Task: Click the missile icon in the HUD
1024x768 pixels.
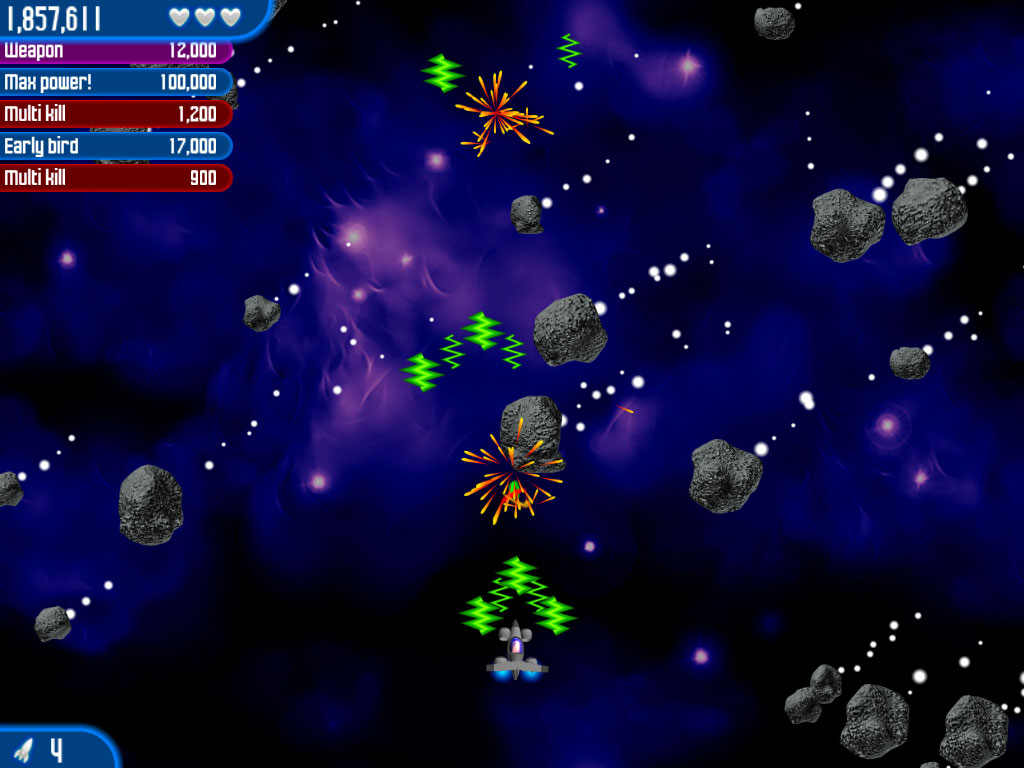Action: tap(23, 749)
